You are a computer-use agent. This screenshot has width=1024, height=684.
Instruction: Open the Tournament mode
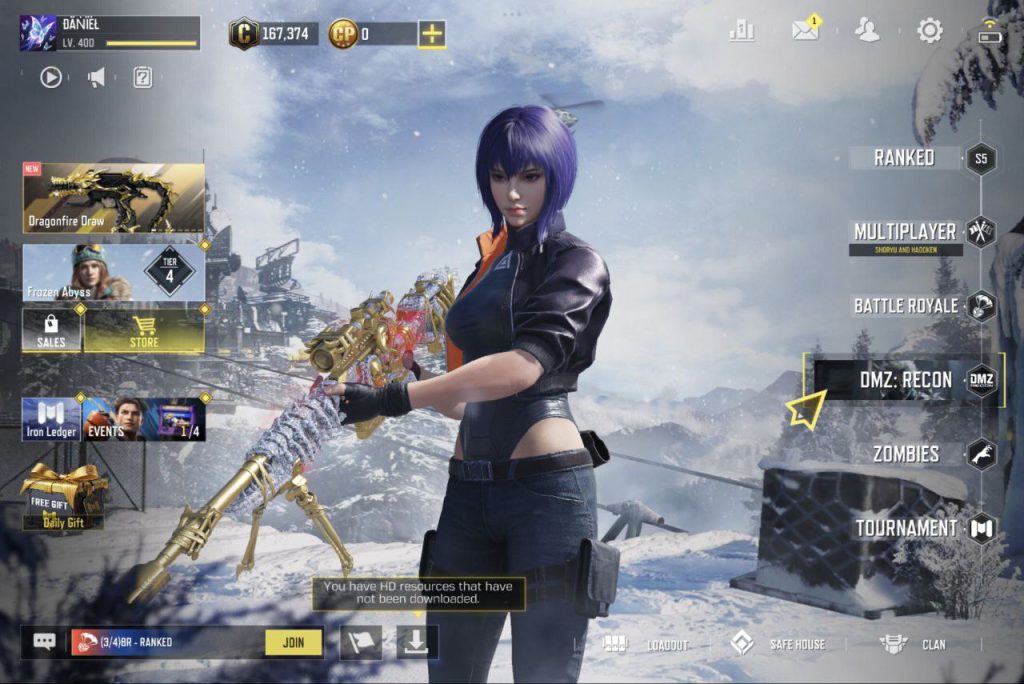tap(906, 528)
